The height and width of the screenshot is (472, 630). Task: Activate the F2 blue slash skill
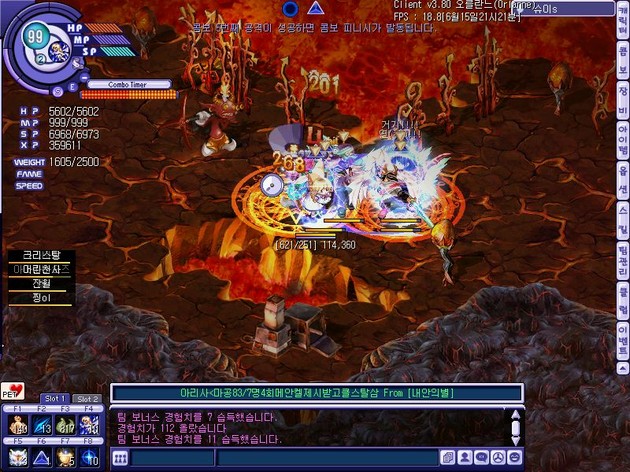[42, 428]
